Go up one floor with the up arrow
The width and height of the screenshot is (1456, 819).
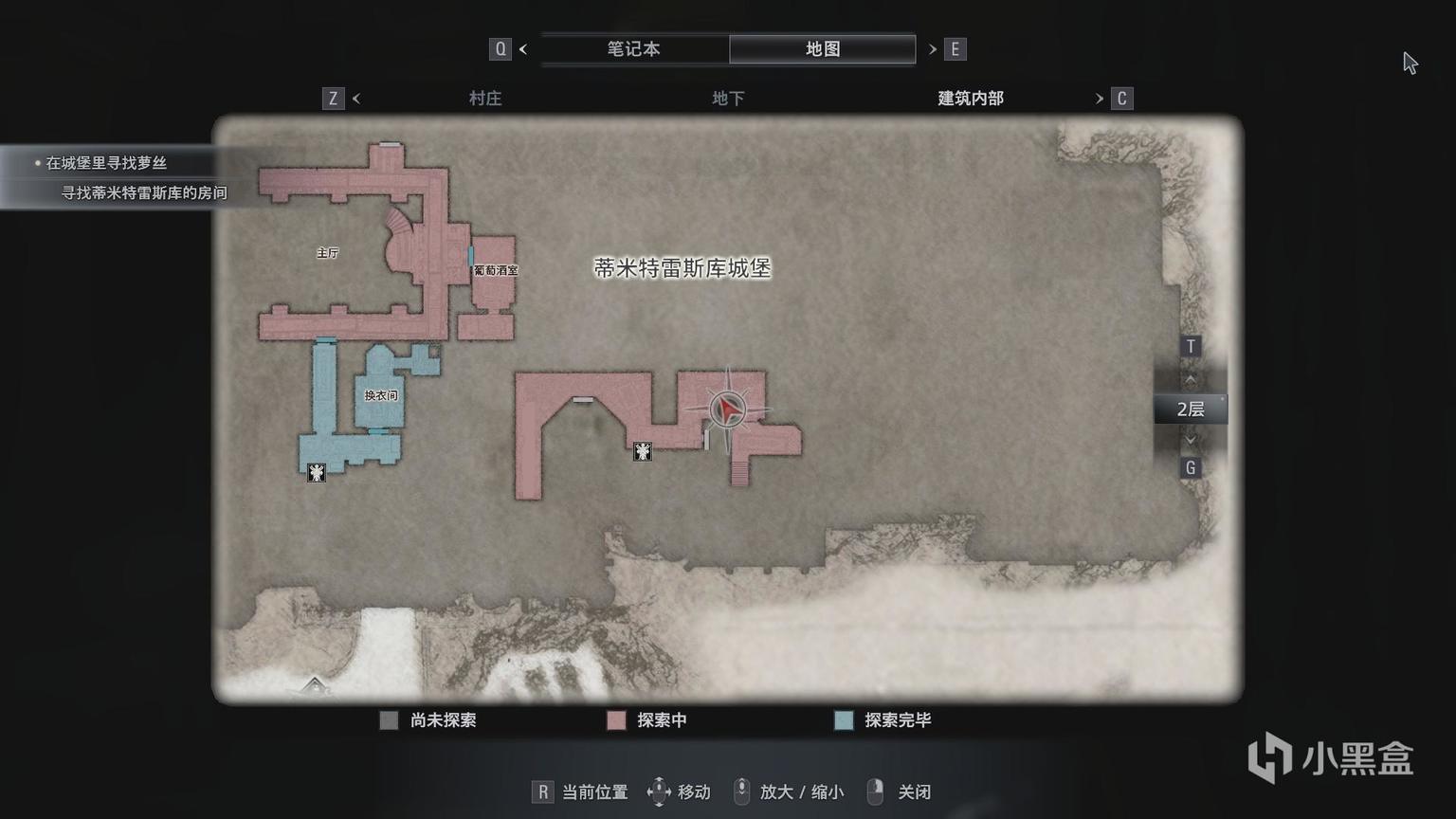click(1191, 378)
